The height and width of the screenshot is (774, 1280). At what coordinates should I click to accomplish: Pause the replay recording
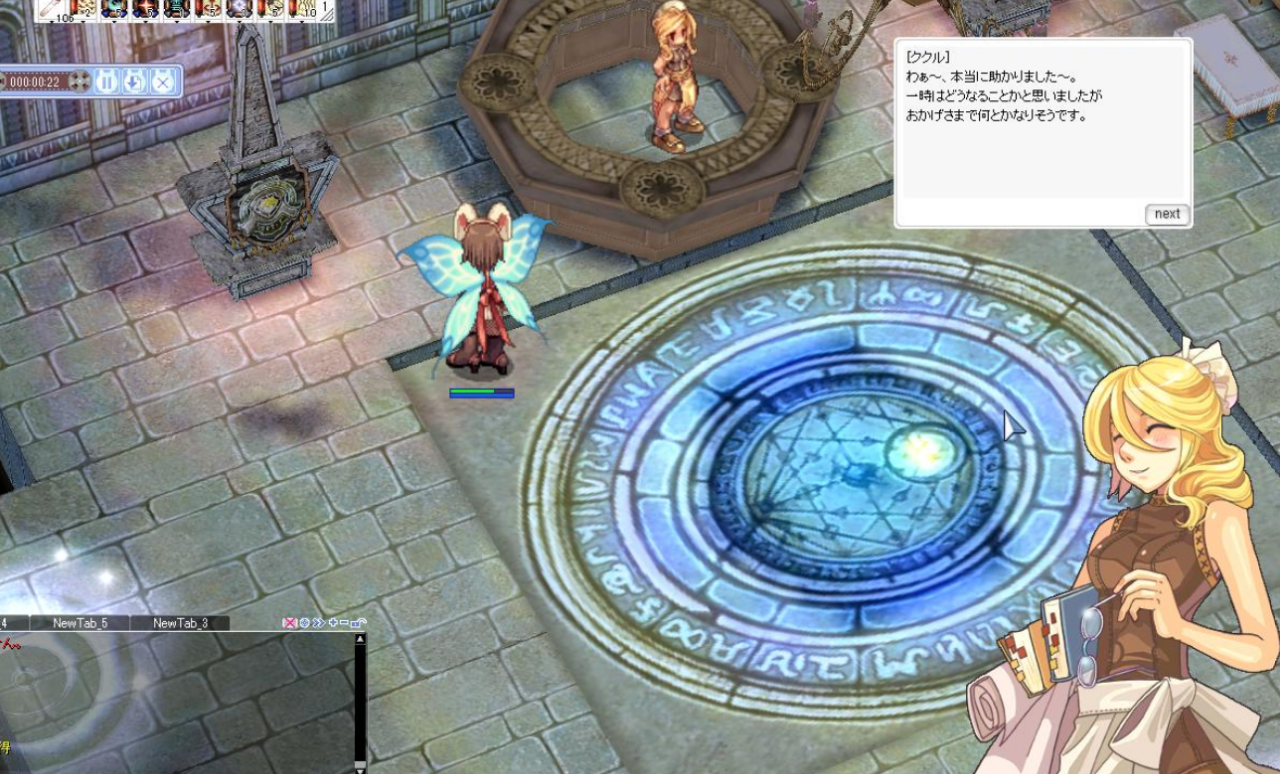click(x=107, y=81)
